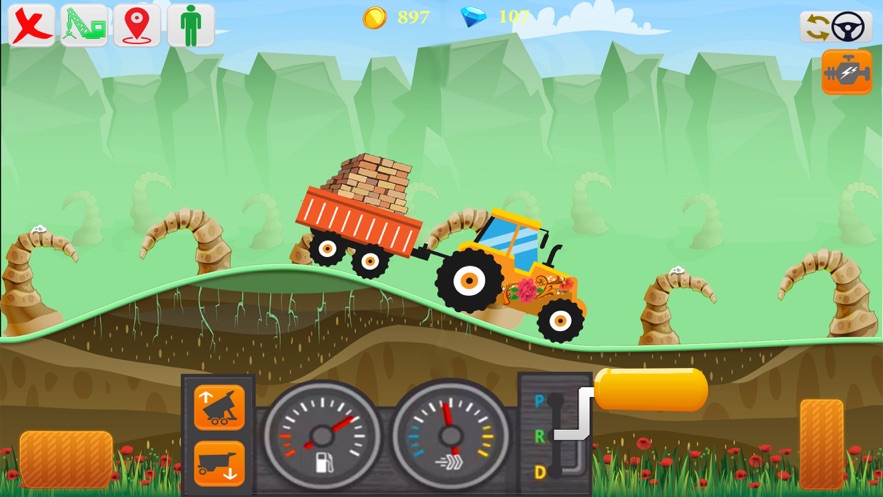This screenshot has height=497, width=883.
Task: Shift the gear lever to D
Action: [541, 471]
